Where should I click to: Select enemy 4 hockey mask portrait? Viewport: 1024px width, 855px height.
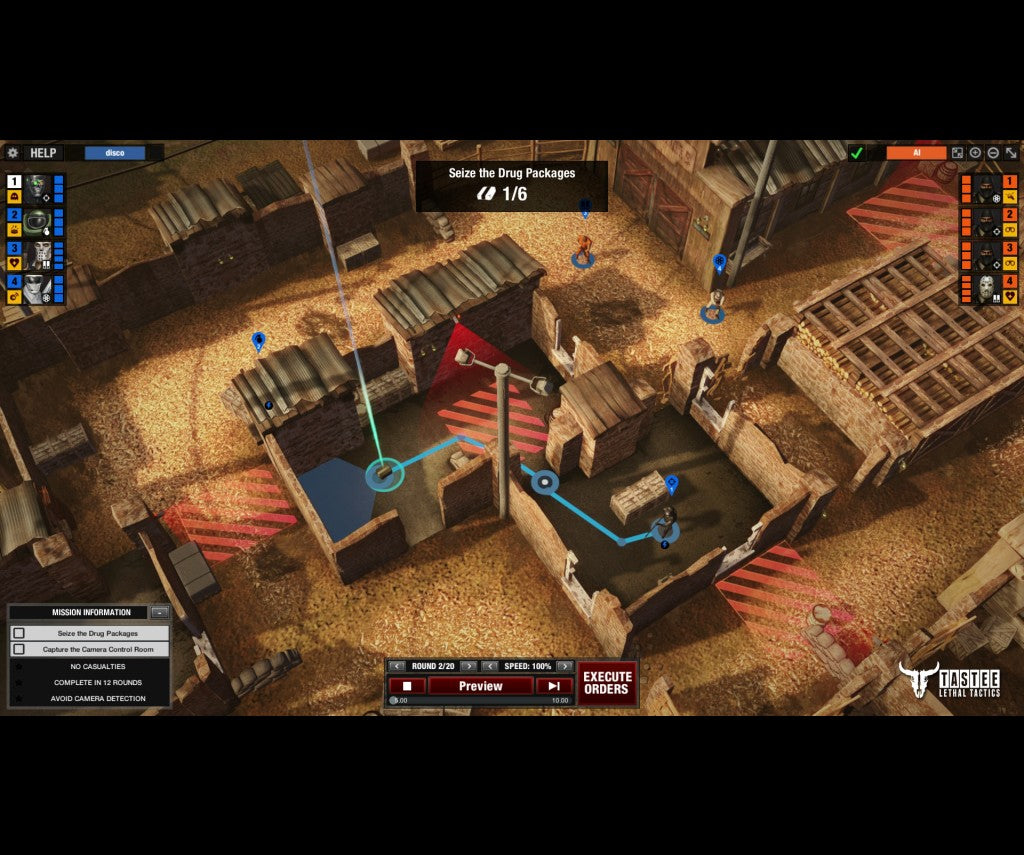pos(986,289)
